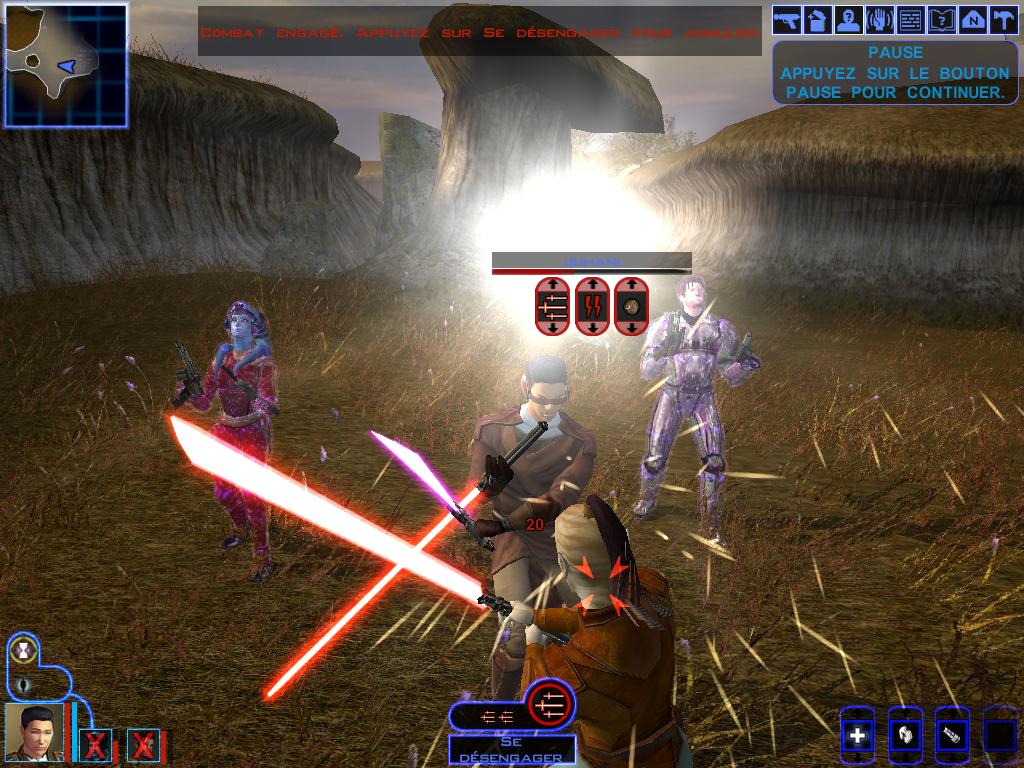Open the inventory container icon
The width and height of the screenshot is (1024, 768).
[x=818, y=19]
